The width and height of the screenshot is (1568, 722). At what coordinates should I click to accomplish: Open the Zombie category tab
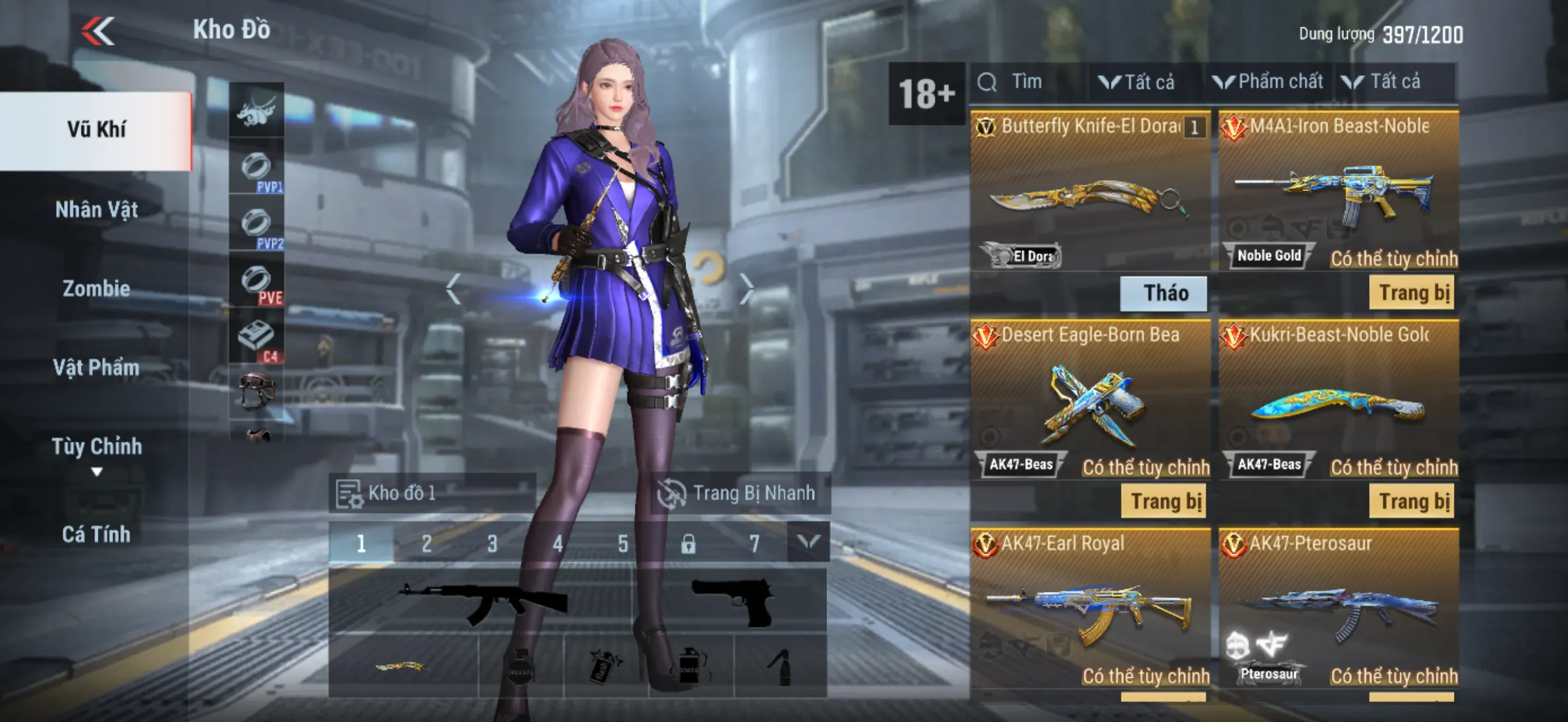pos(96,289)
